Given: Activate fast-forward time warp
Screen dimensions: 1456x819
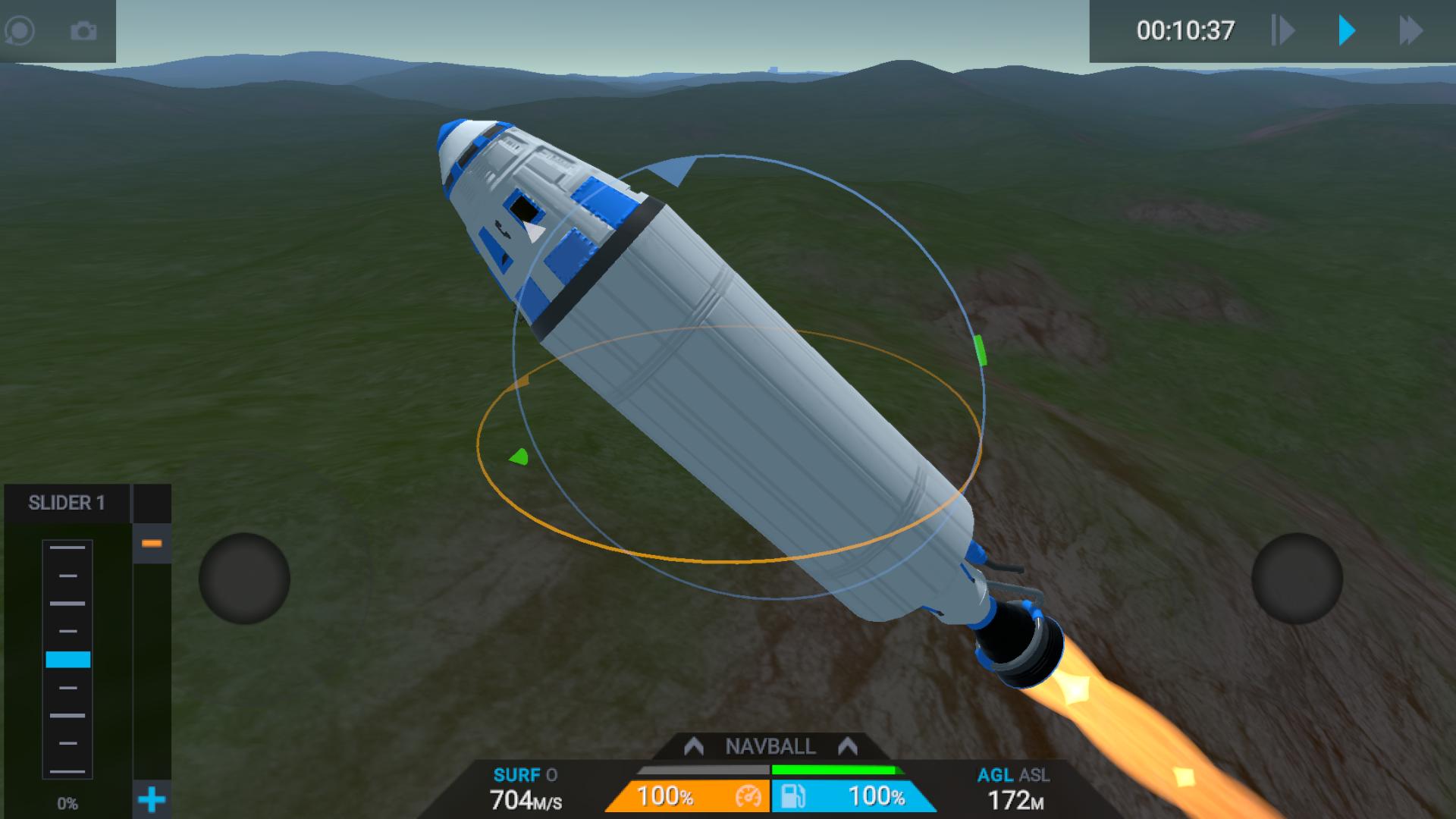Looking at the screenshot, I should coord(1410,31).
